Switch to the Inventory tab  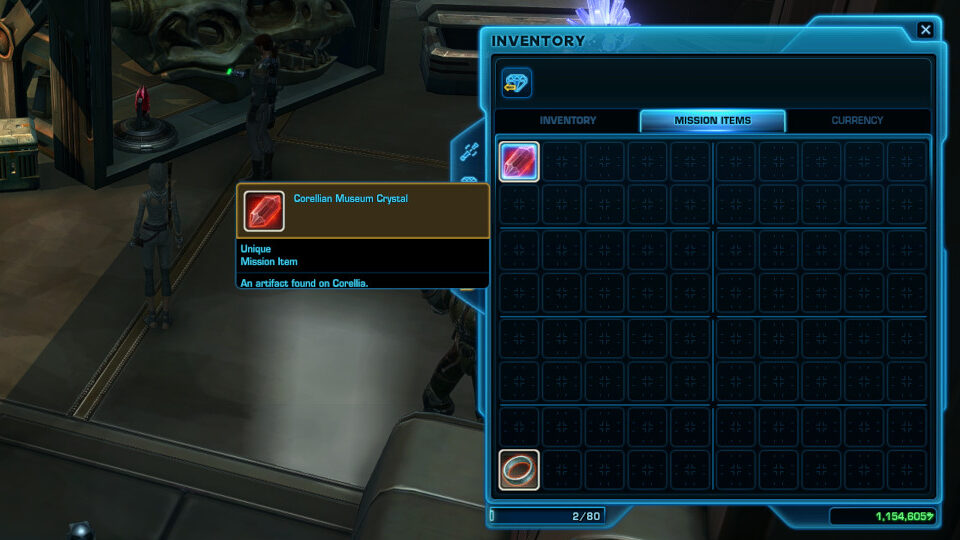click(x=568, y=121)
